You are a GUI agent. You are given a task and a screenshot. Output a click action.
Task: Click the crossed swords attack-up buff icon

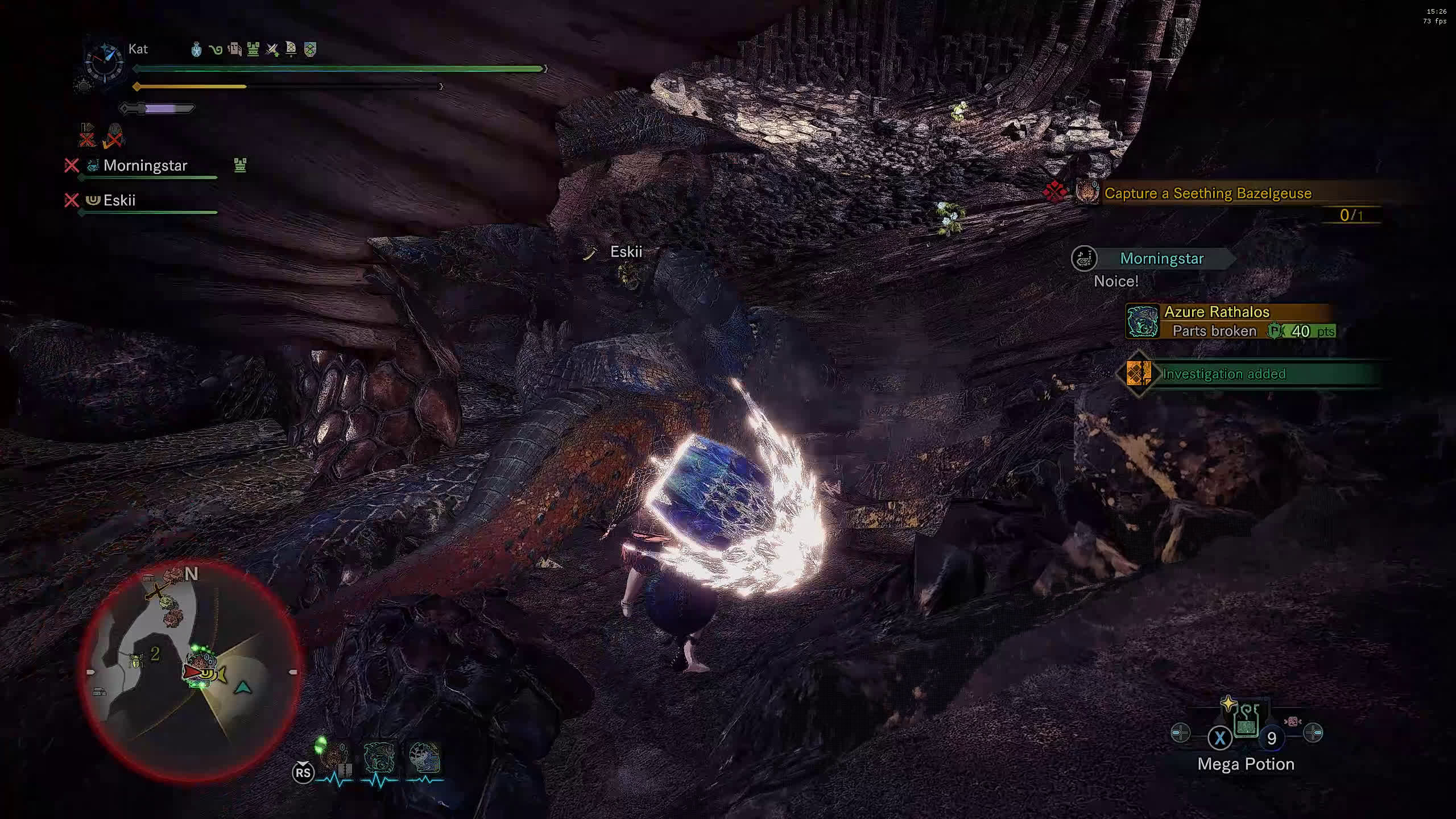click(x=272, y=49)
